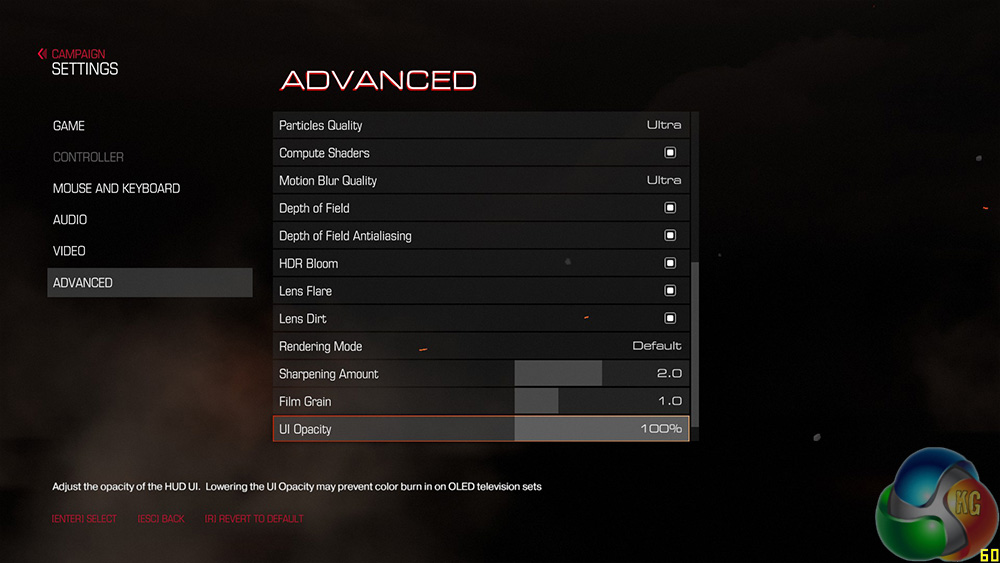Click the settings list scrollbar

coord(696,340)
